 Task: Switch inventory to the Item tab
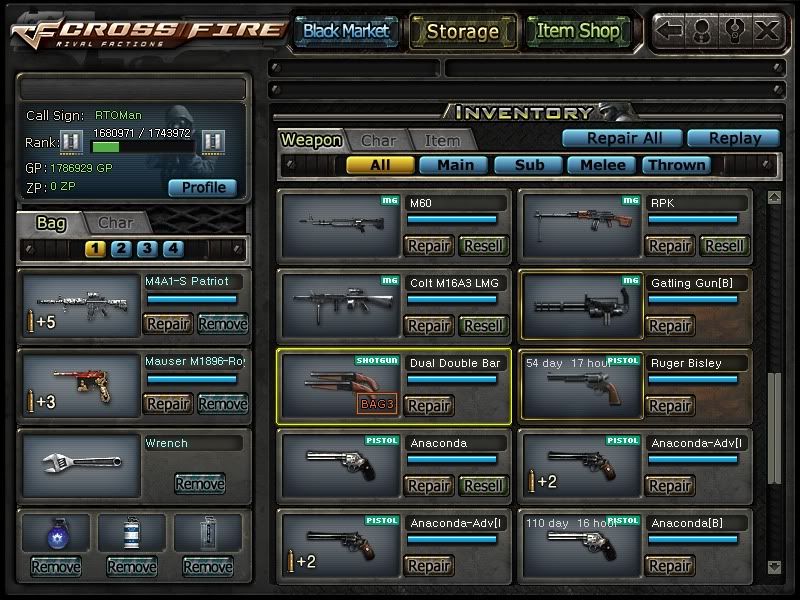click(442, 141)
